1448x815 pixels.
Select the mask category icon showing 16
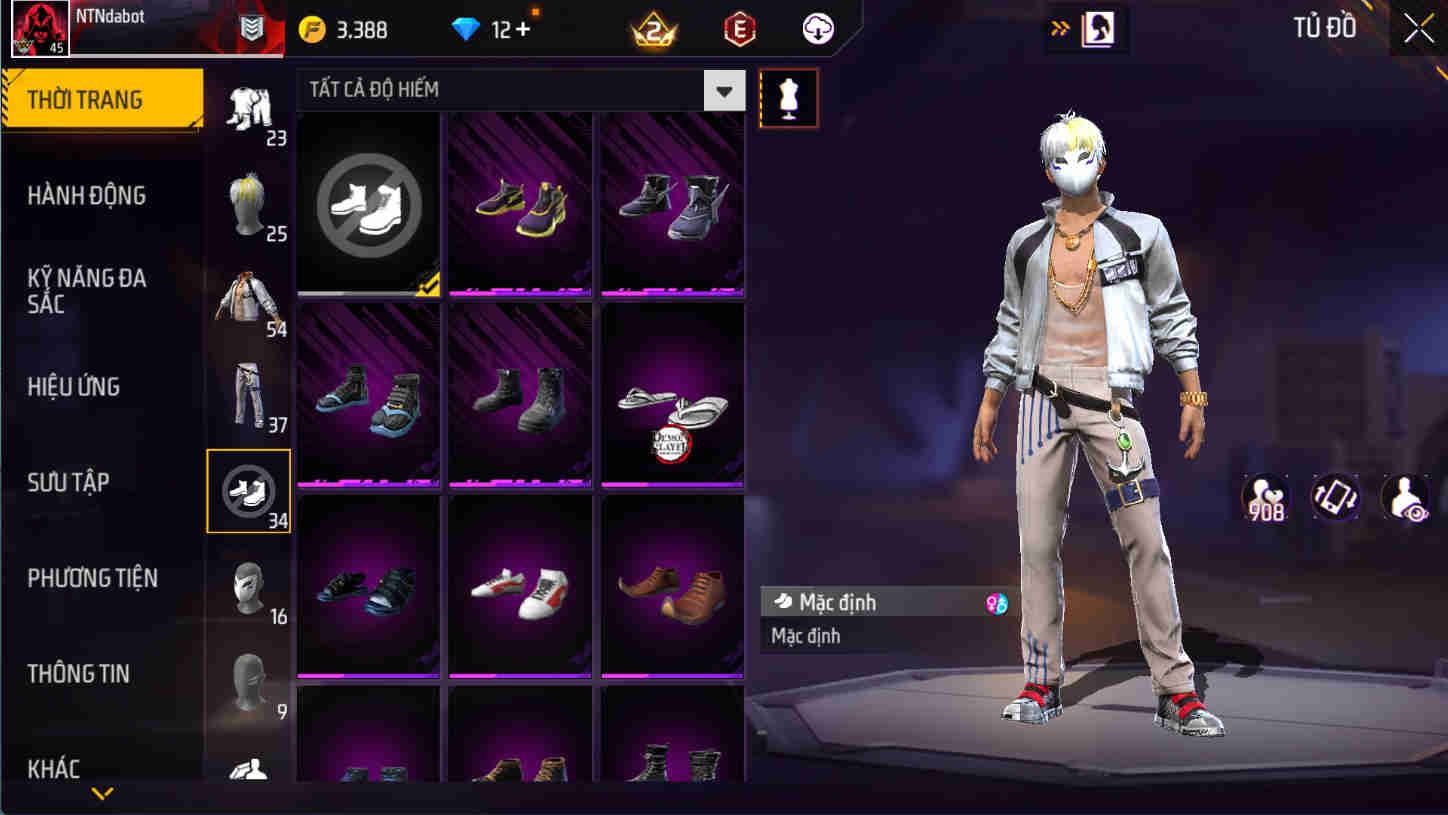(249, 585)
